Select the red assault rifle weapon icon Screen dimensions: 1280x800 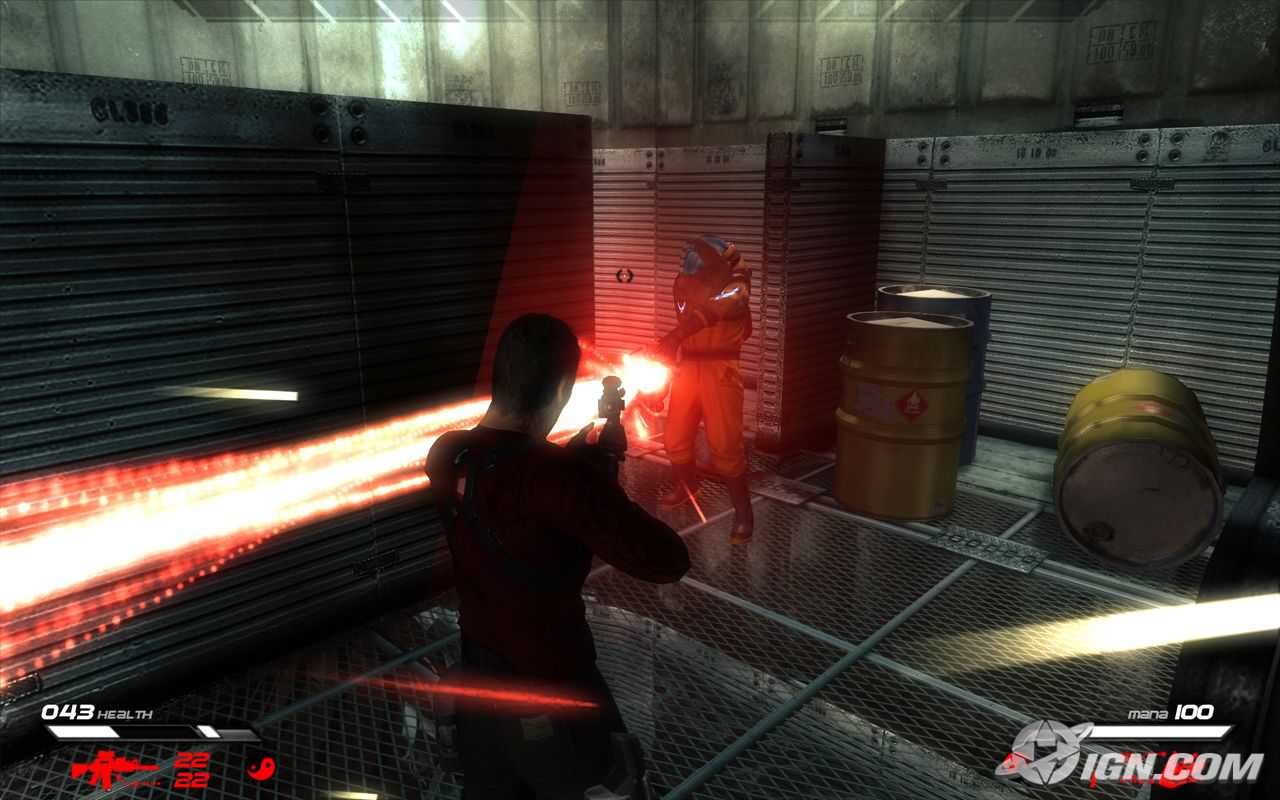tap(114, 770)
